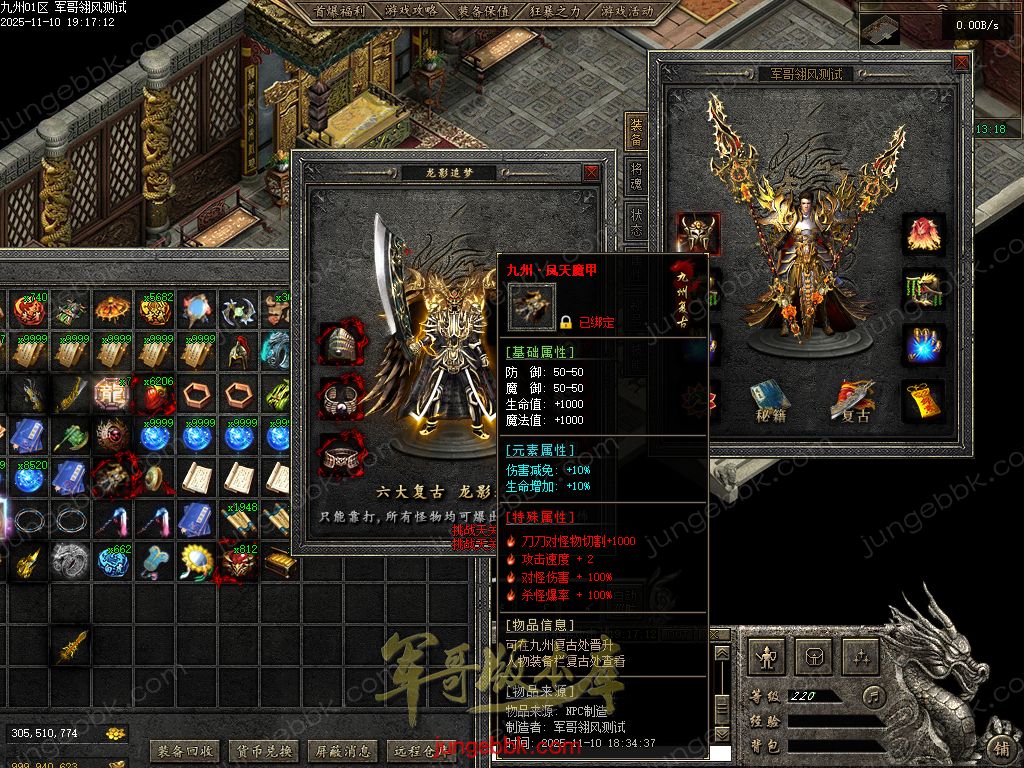Select the blue glowing claw equipment slot
This screenshot has height=768, width=1024.
(923, 345)
